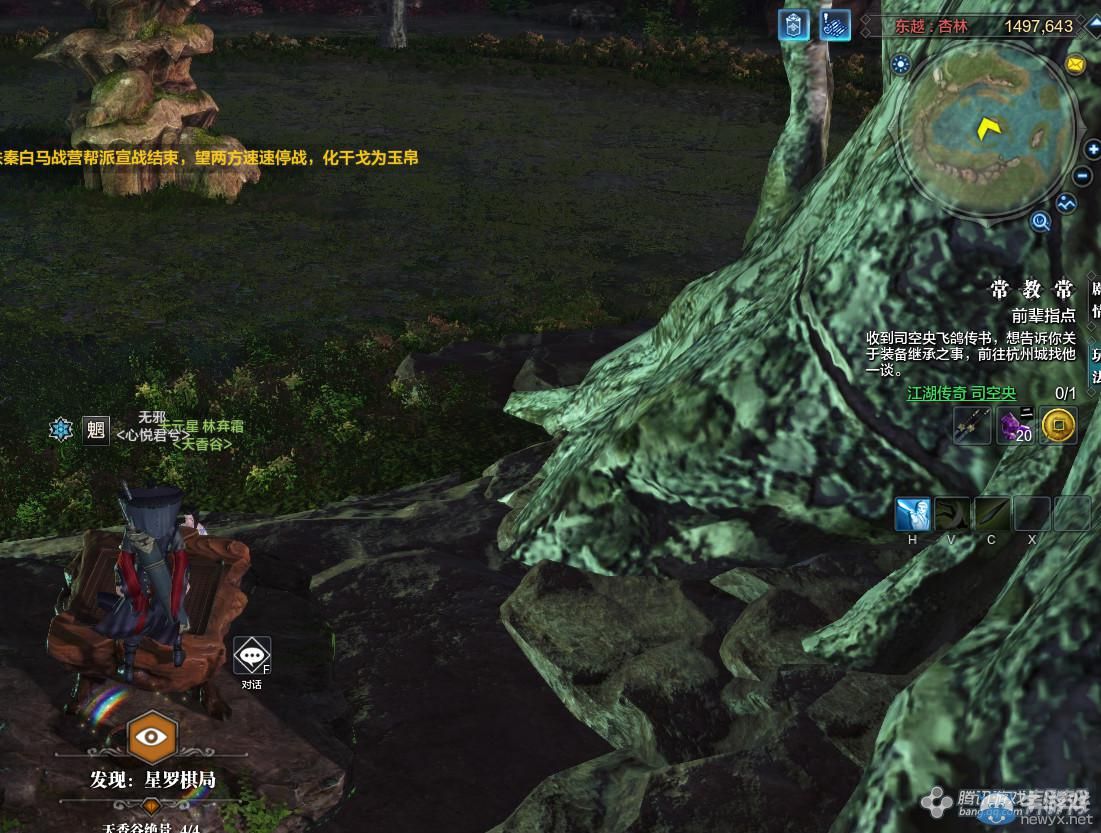Select the weapon quest reward icon
This screenshot has width=1101, height=833.
click(972, 426)
